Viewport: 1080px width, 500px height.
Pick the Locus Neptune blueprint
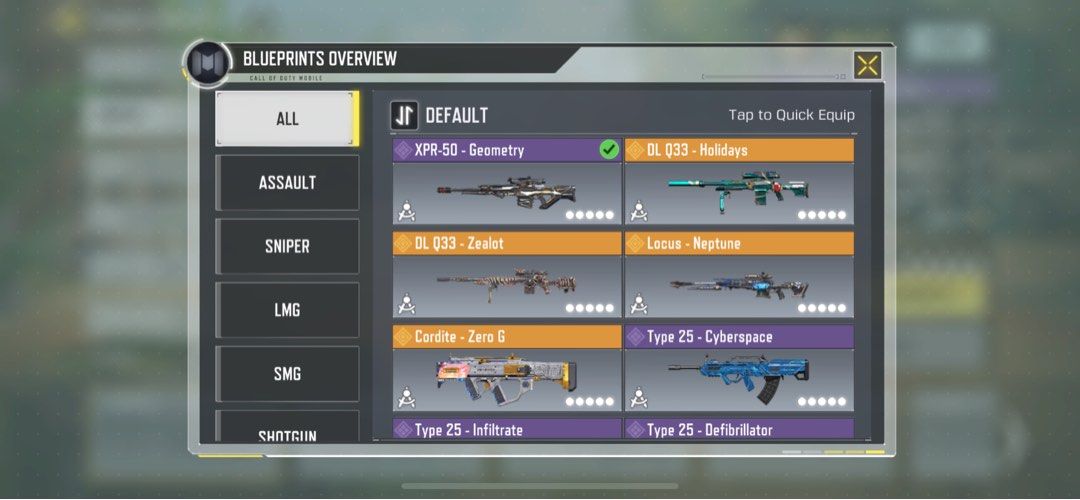(739, 275)
